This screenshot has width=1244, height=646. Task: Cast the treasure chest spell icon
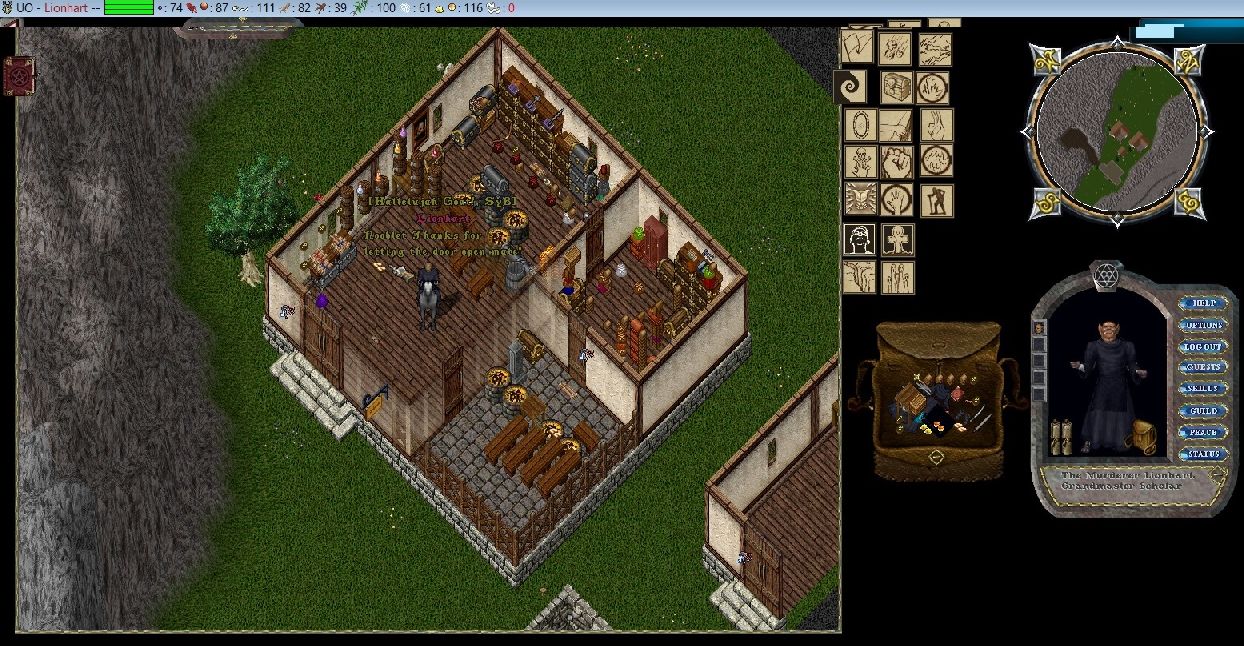click(x=896, y=88)
